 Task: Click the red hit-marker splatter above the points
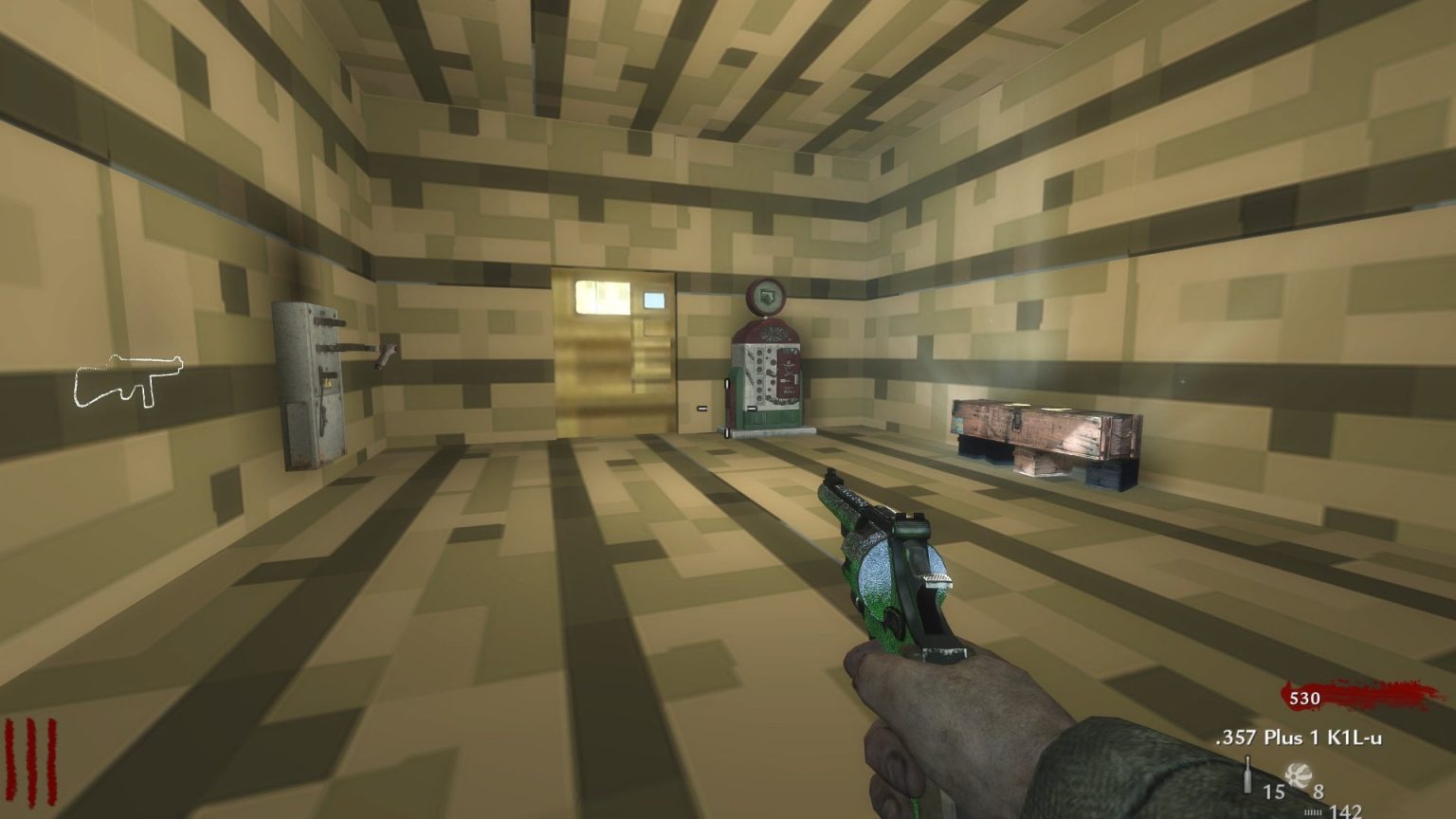point(1379,690)
